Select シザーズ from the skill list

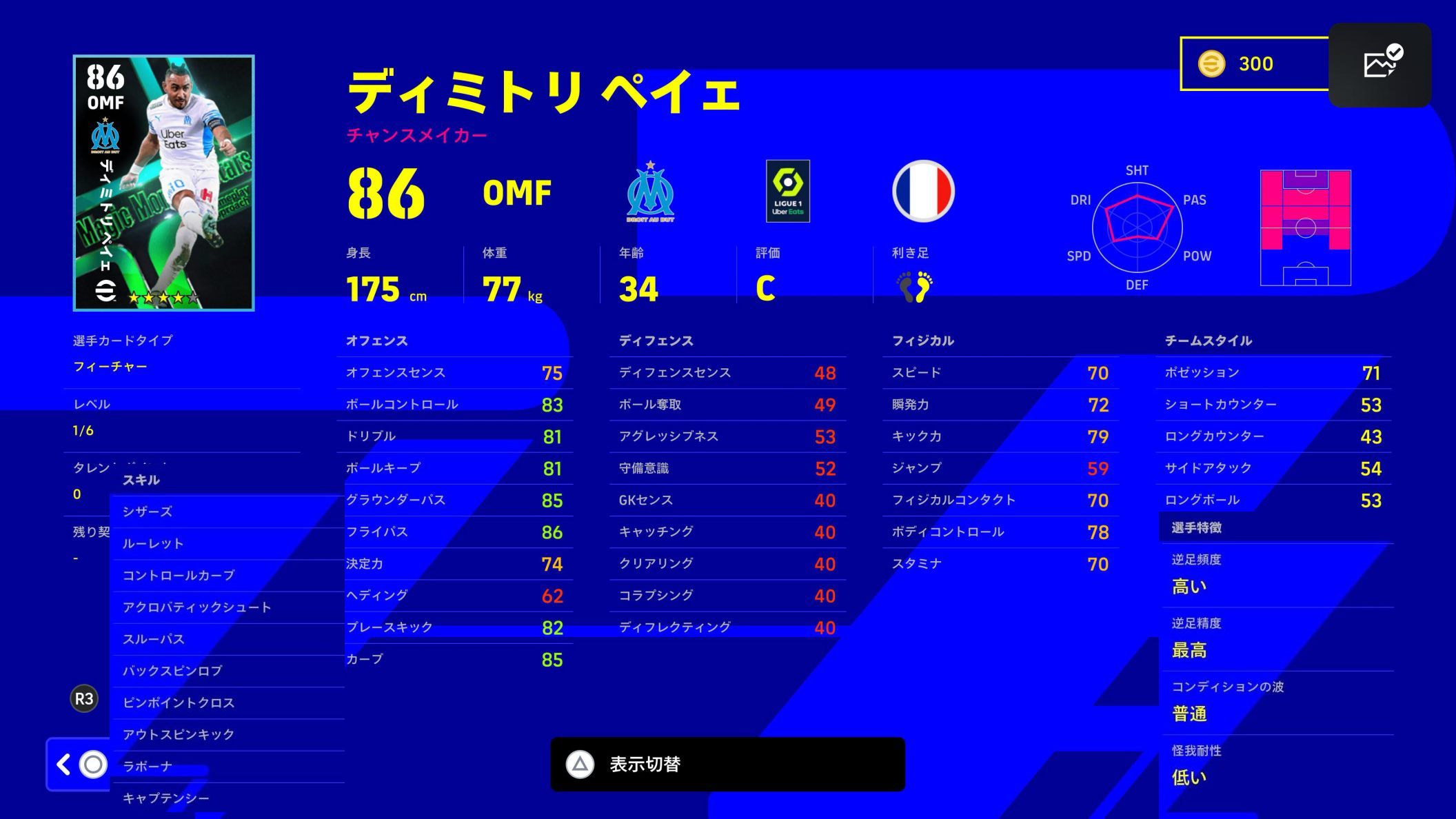(x=148, y=512)
